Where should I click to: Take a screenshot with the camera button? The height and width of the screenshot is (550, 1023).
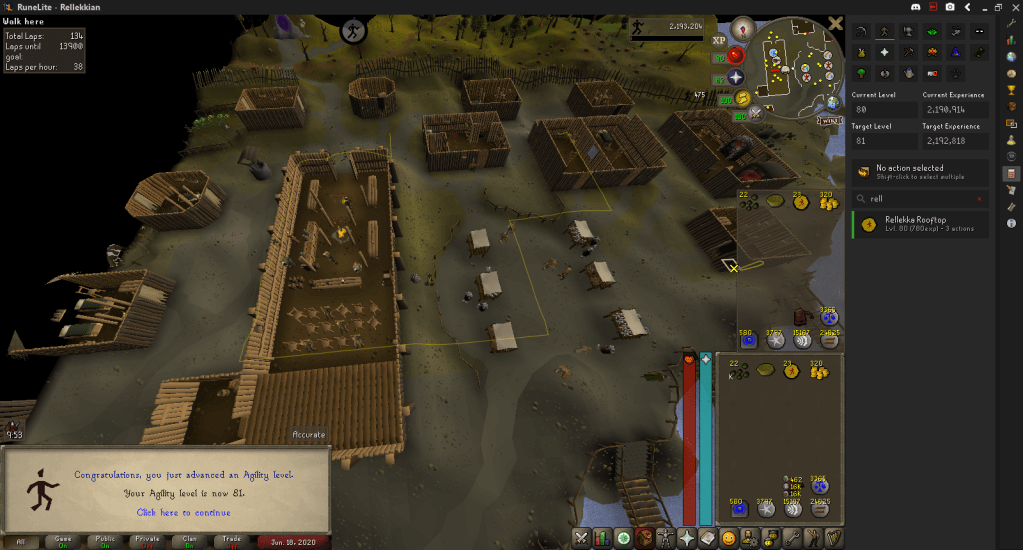(x=949, y=7)
